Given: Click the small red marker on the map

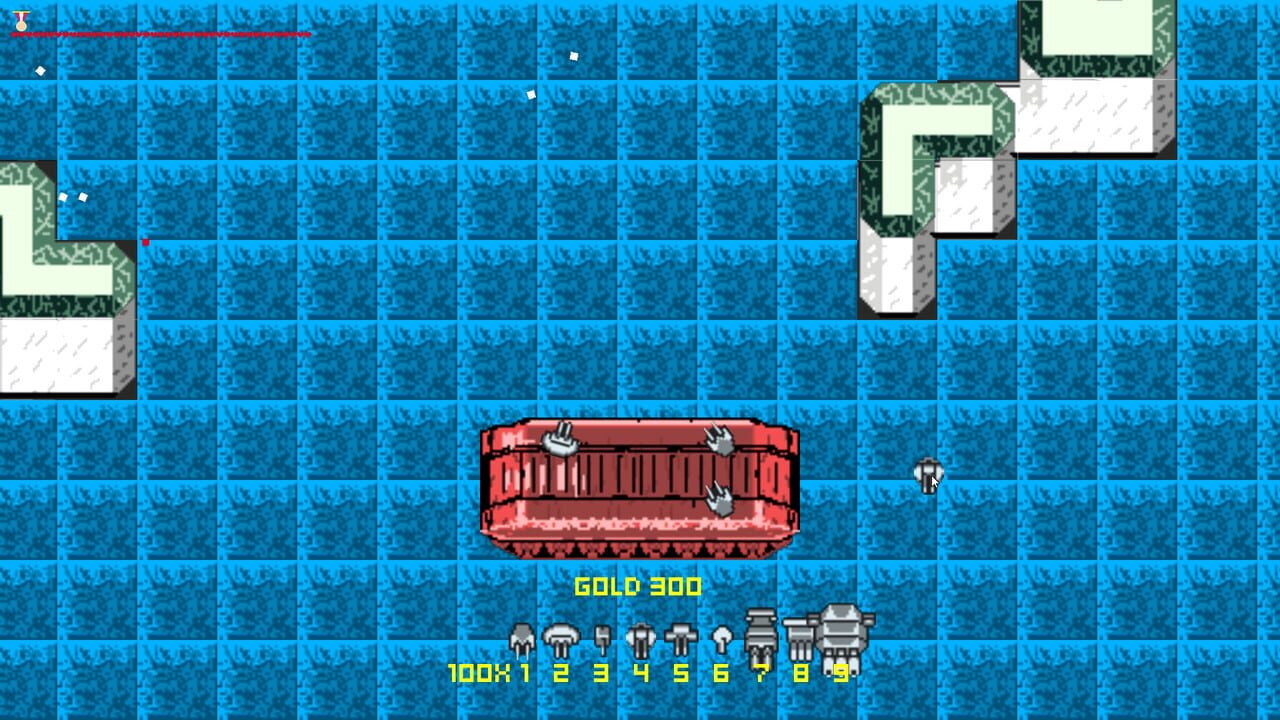Looking at the screenshot, I should pyautogui.click(x=146, y=240).
